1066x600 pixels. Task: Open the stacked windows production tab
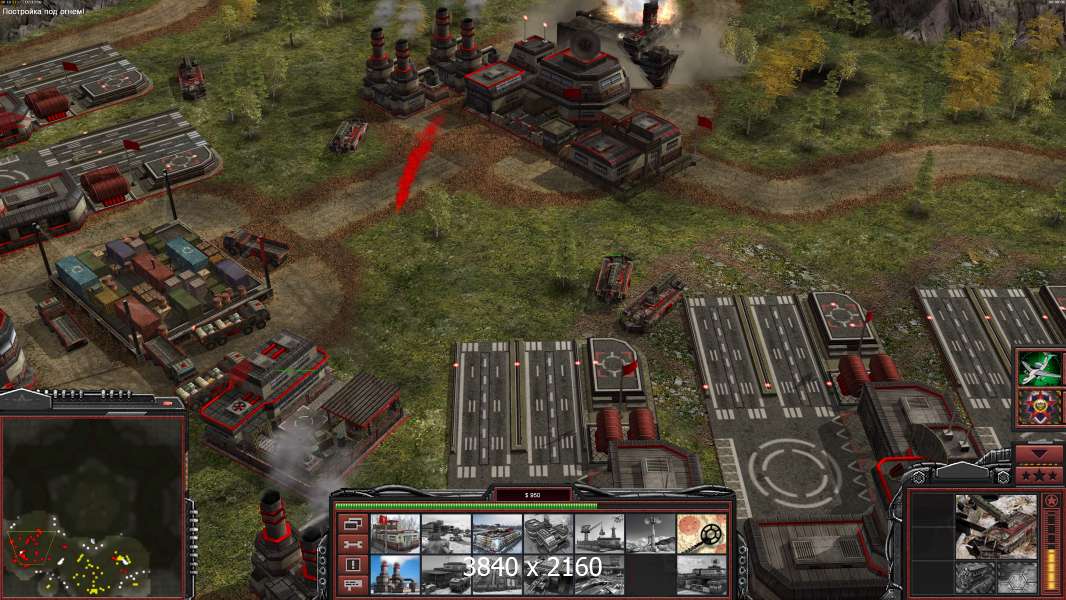pos(352,524)
